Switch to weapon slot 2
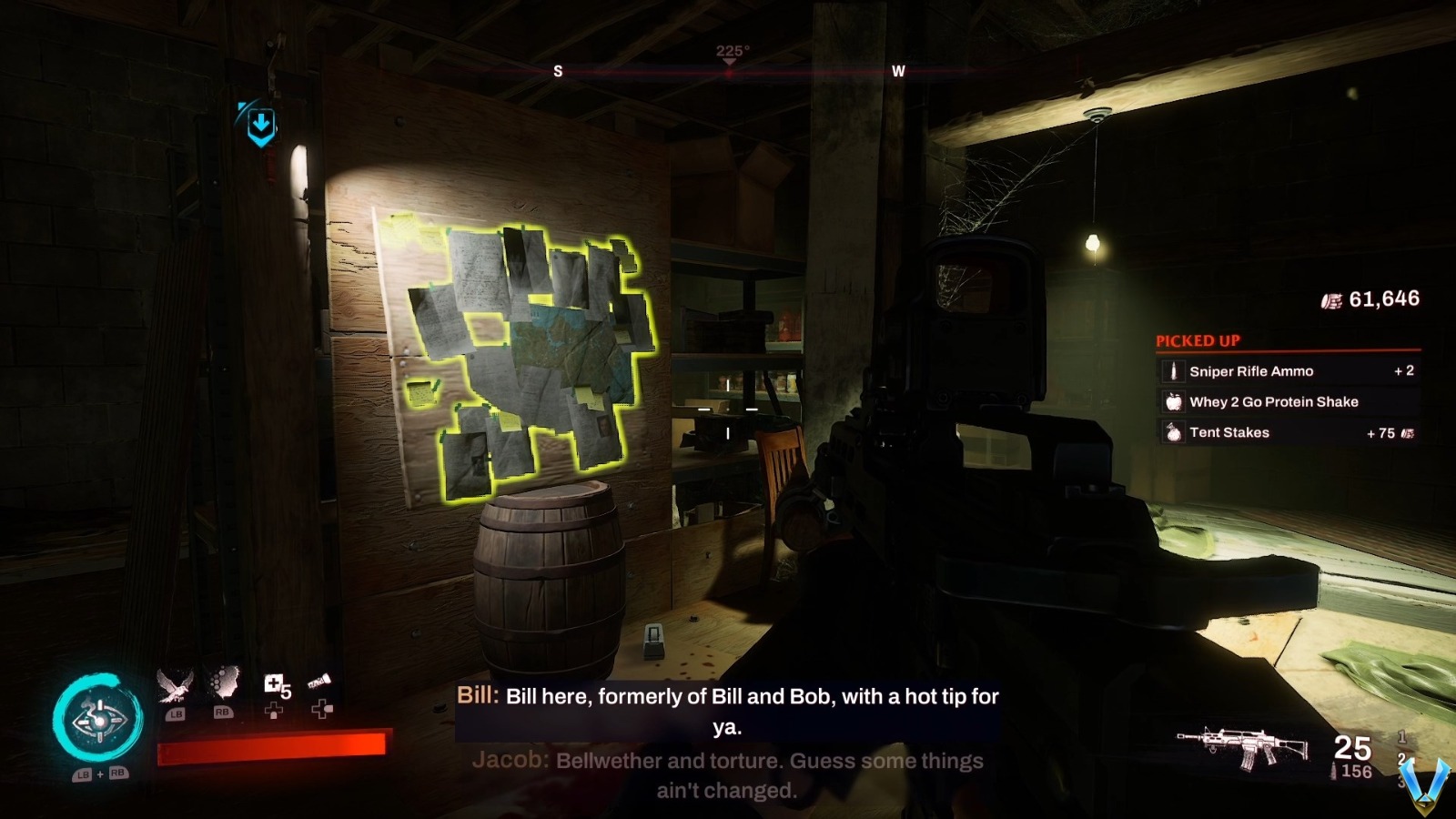 [1402, 759]
